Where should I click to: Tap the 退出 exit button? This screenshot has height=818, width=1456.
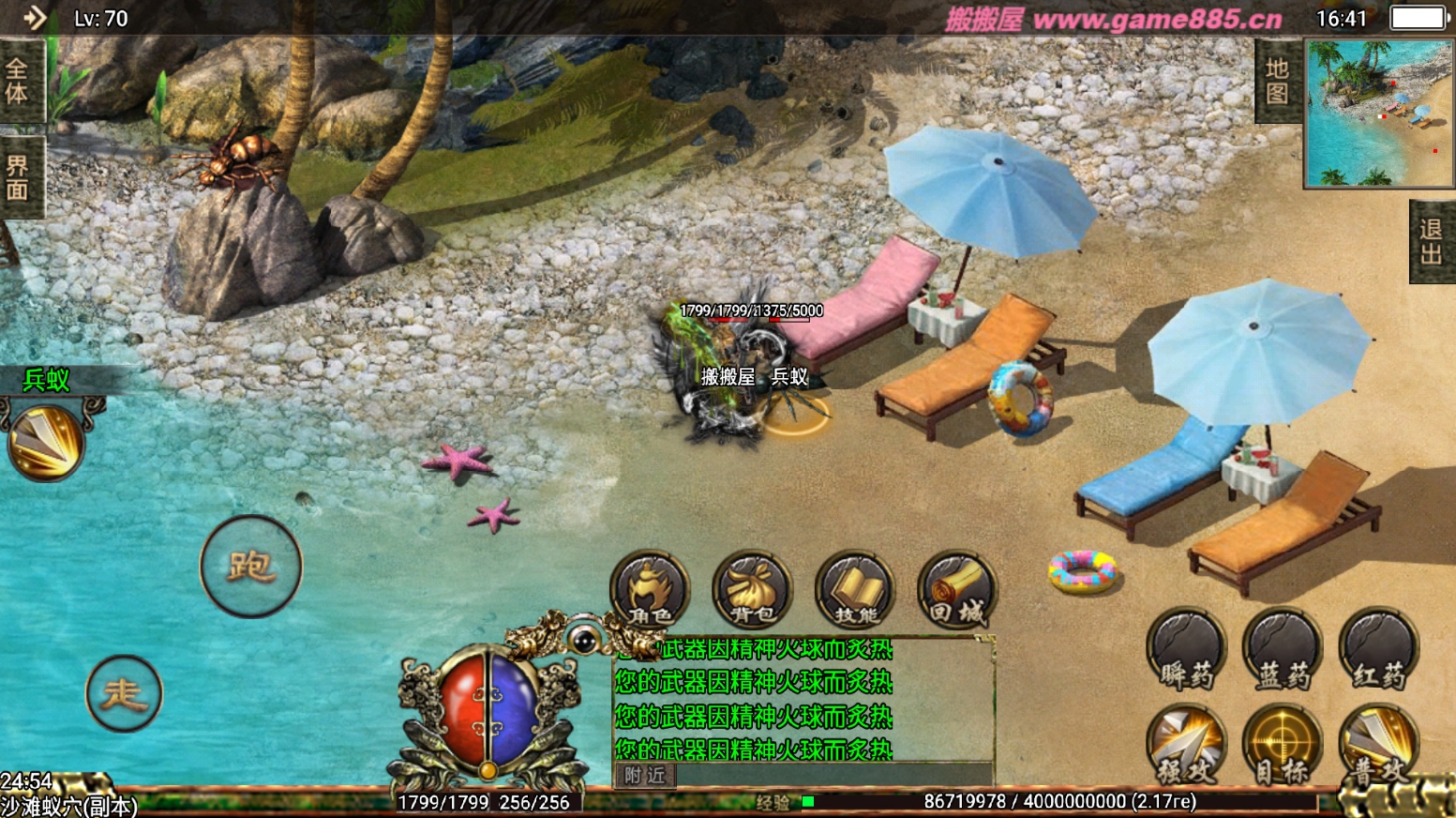1431,242
